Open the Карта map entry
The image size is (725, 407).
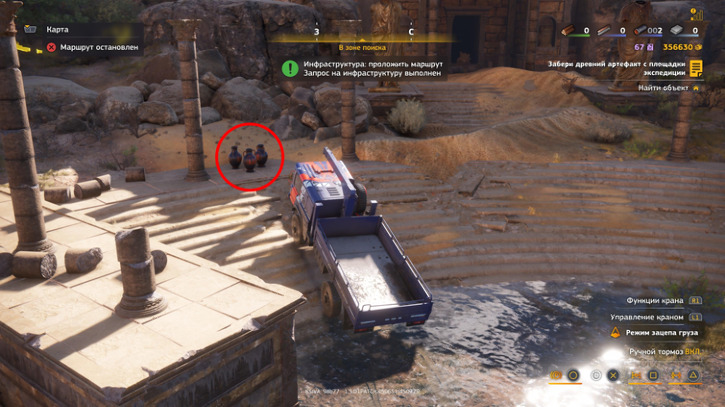[x=57, y=29]
